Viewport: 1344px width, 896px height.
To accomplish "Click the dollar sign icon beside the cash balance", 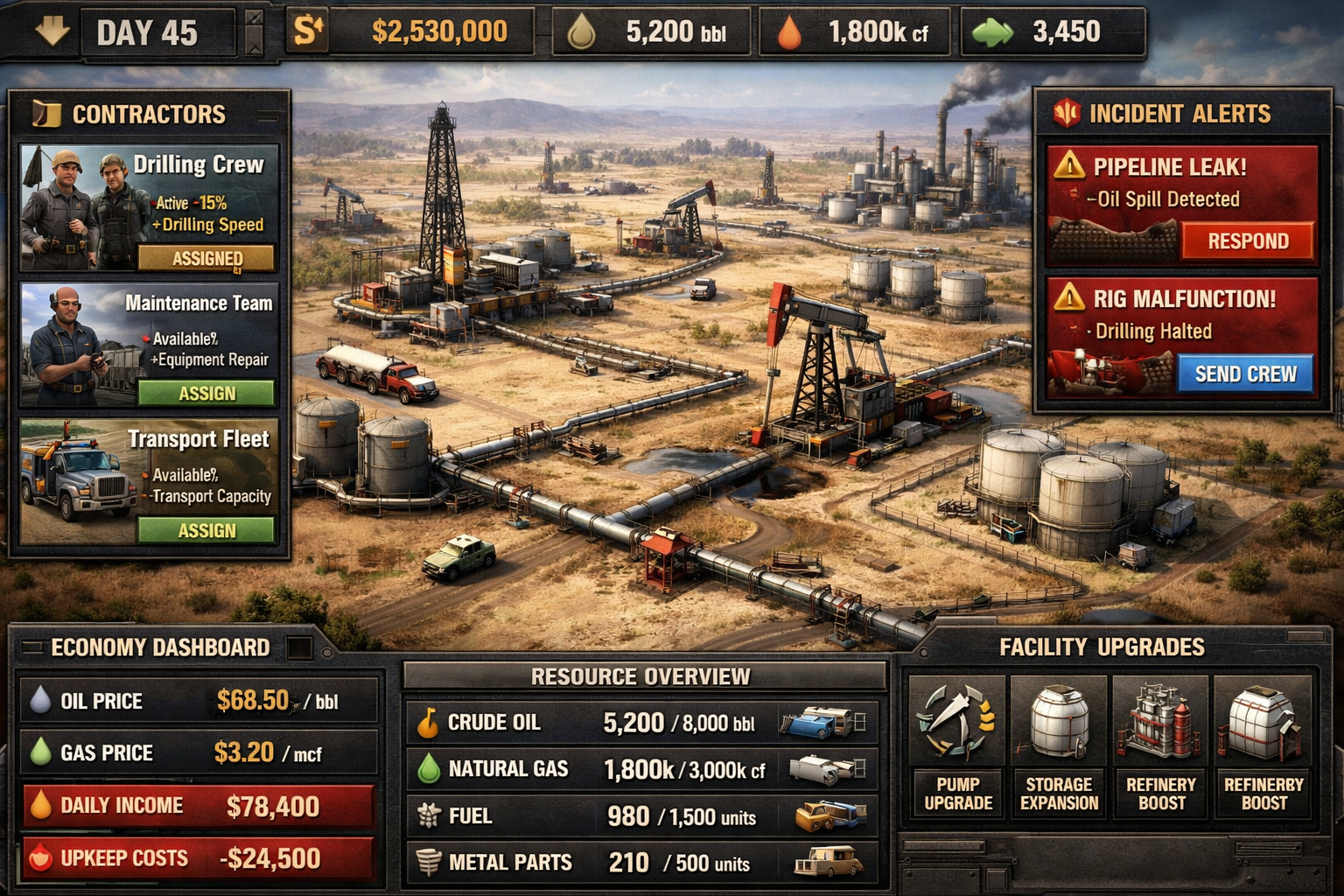I will 308,29.
